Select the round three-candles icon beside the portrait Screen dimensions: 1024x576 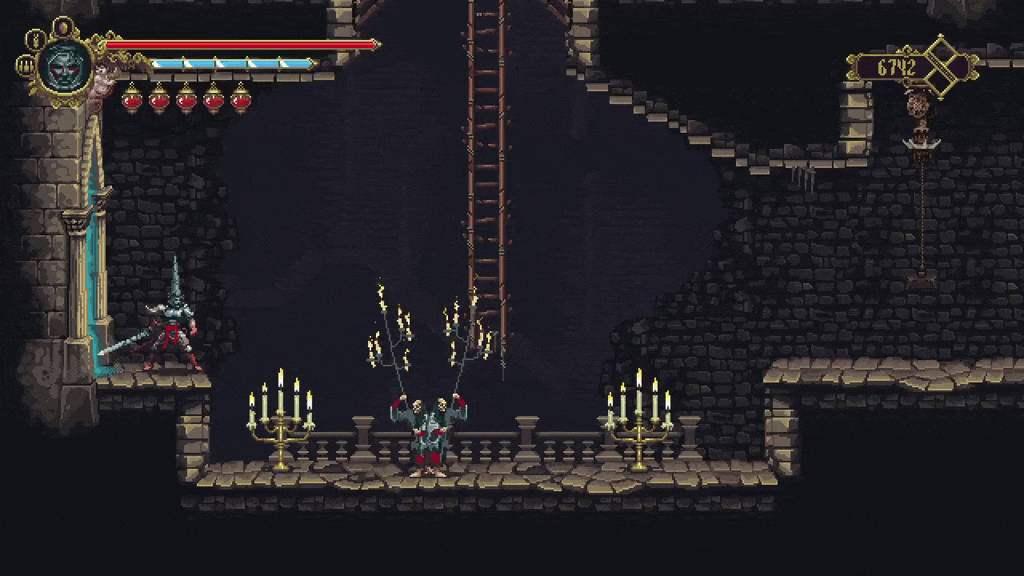[x=24, y=67]
